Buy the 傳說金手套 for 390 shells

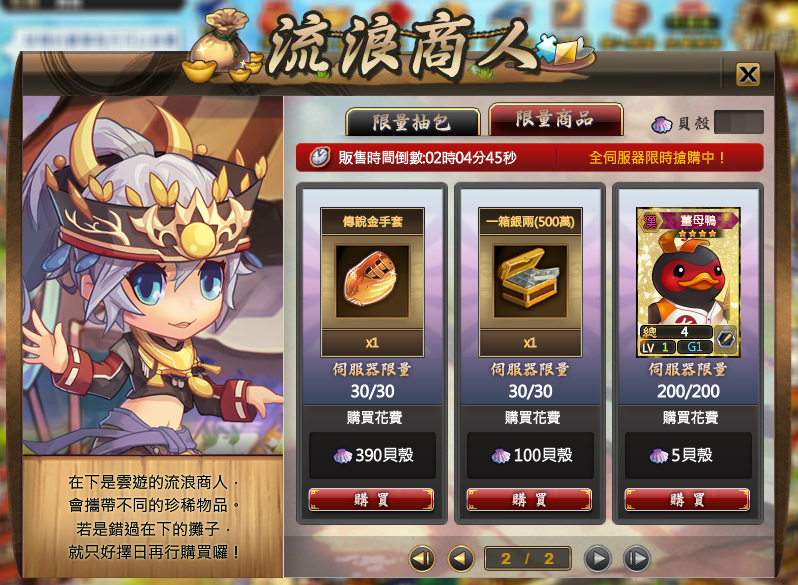371,500
